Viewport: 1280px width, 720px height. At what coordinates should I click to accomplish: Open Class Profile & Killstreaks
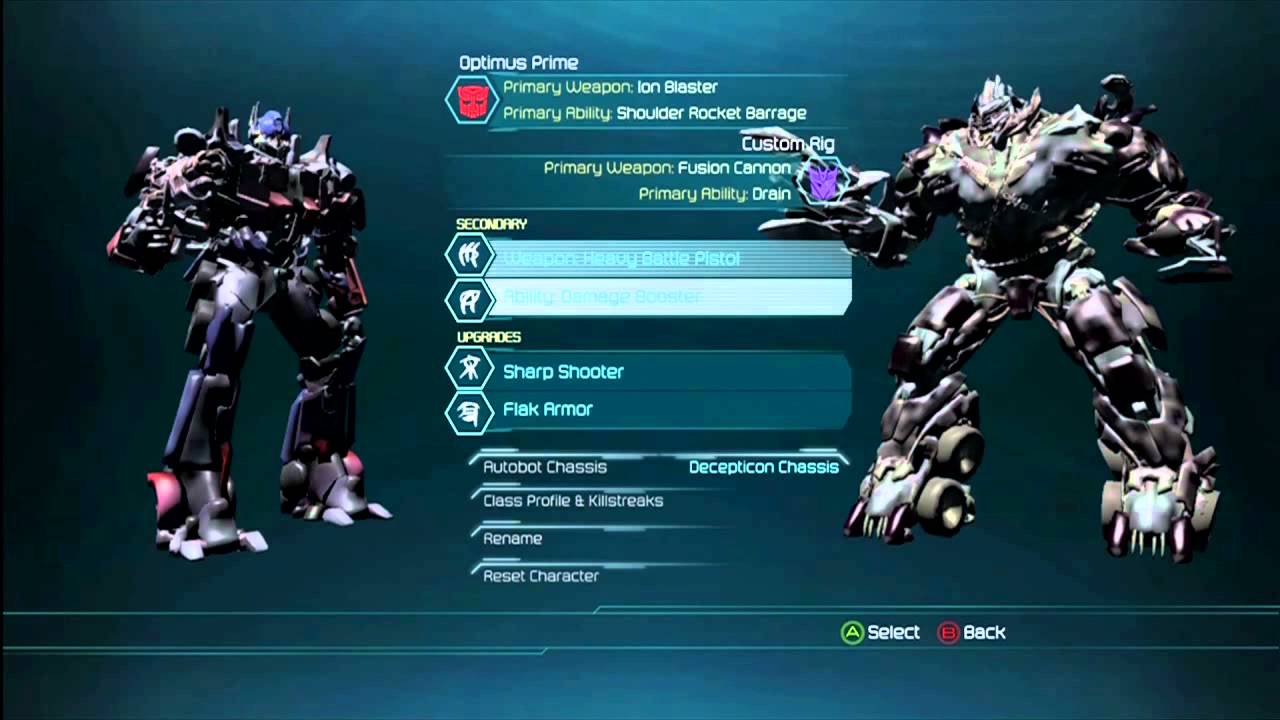pyautogui.click(x=573, y=501)
